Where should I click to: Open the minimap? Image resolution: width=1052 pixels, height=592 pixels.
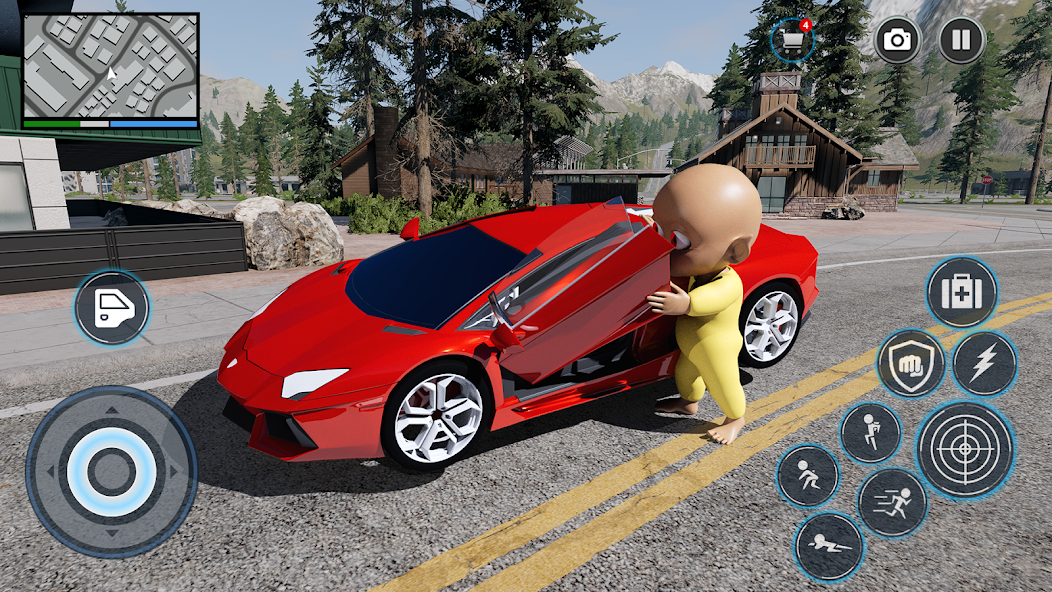pos(110,67)
